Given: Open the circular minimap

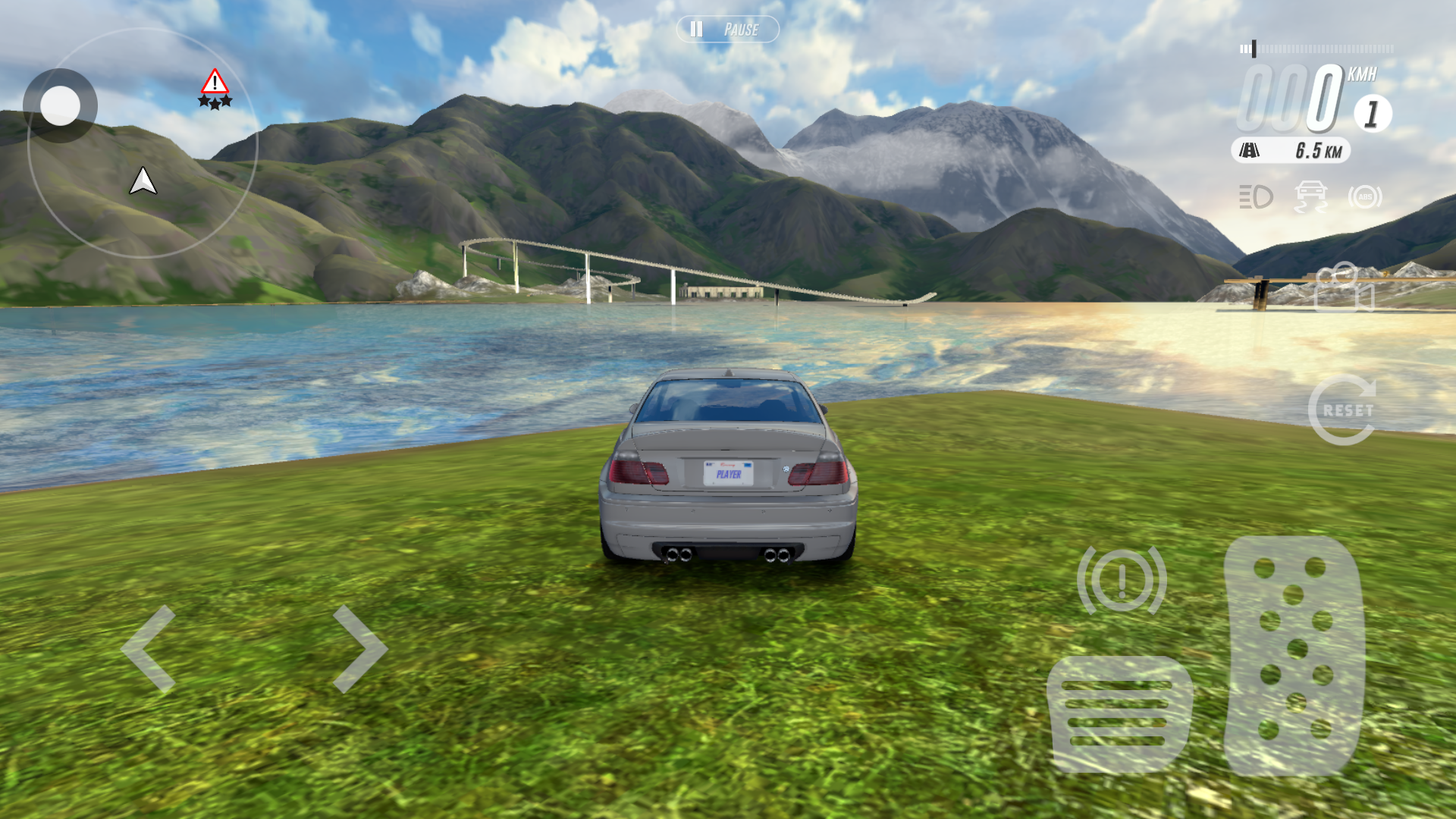Looking at the screenshot, I should click(143, 144).
